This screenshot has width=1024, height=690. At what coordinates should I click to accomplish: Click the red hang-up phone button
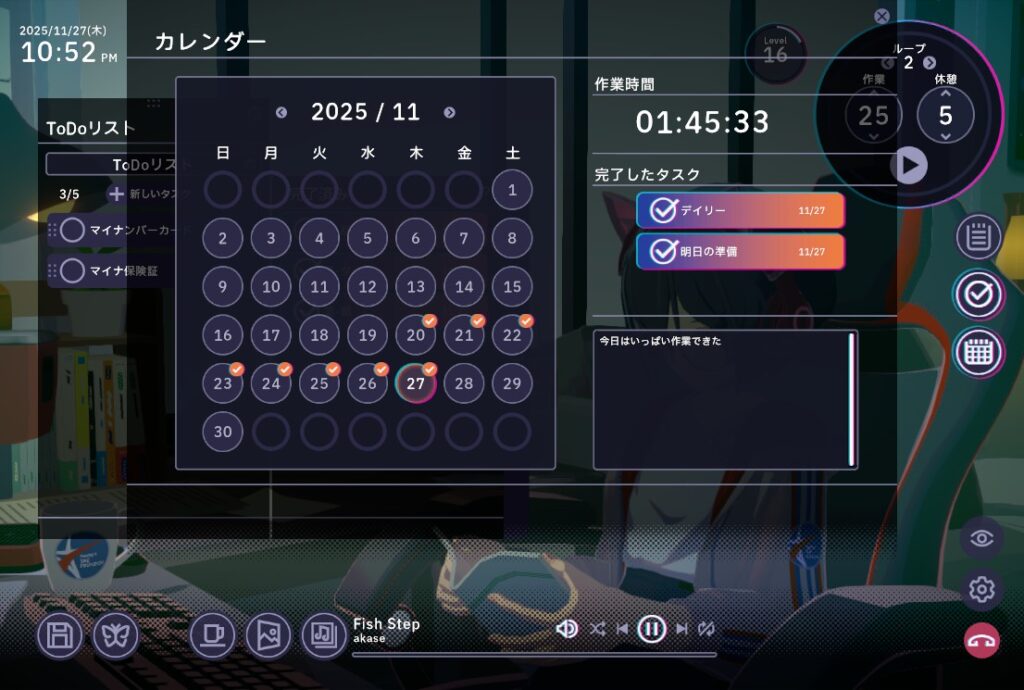pos(981,641)
